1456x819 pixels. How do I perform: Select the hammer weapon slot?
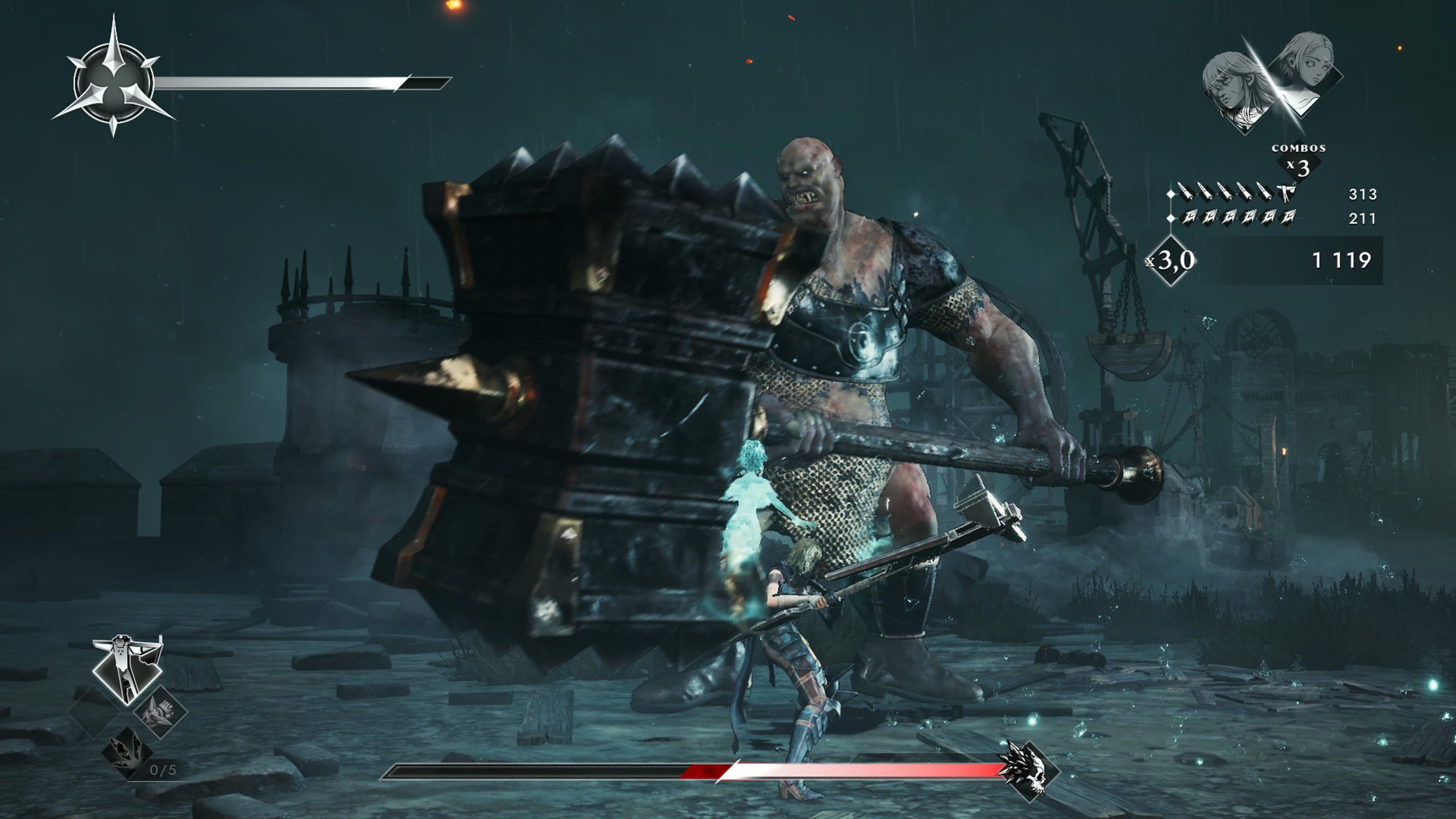(127, 670)
